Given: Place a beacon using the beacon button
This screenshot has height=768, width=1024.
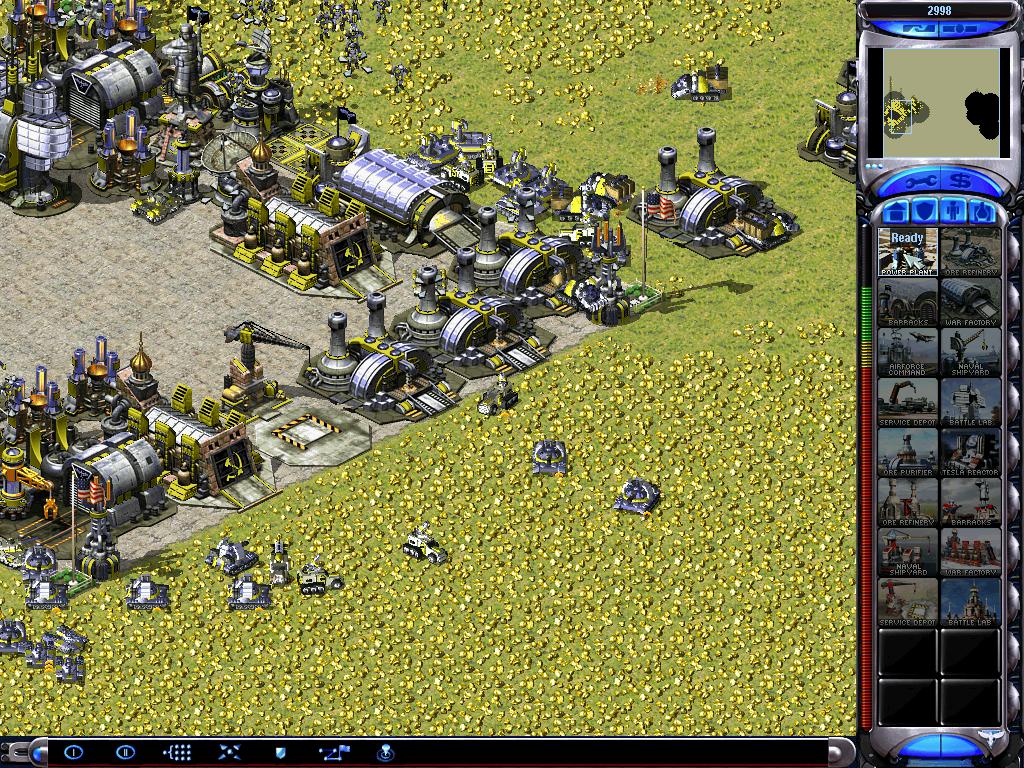Looking at the screenshot, I should pos(384,752).
